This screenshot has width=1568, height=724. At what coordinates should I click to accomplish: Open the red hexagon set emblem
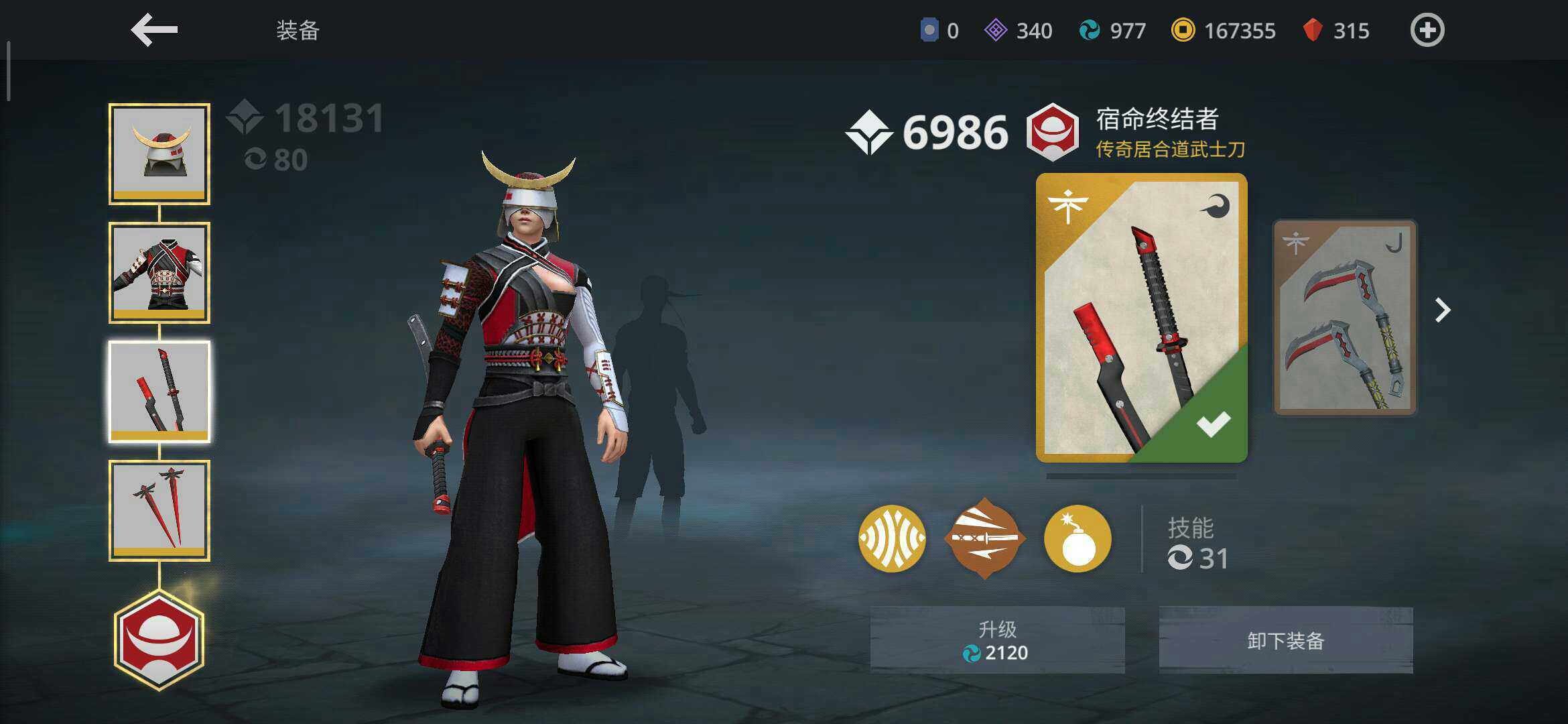(159, 640)
